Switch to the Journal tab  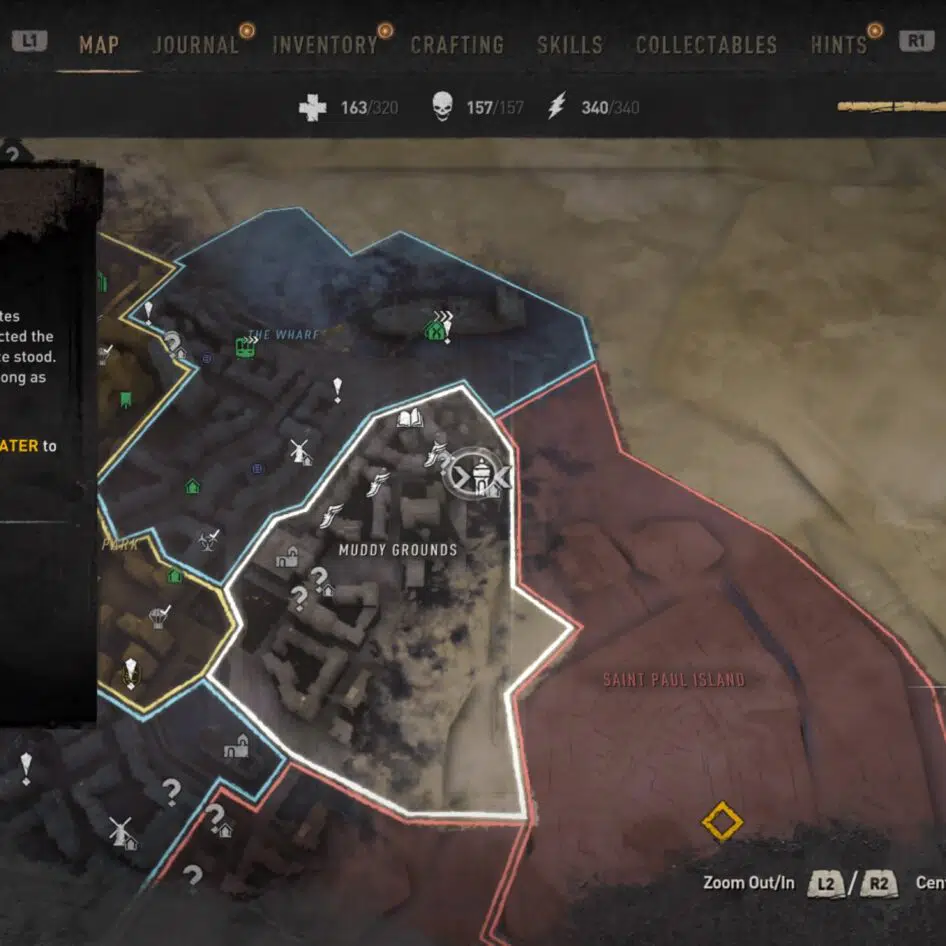click(x=195, y=45)
